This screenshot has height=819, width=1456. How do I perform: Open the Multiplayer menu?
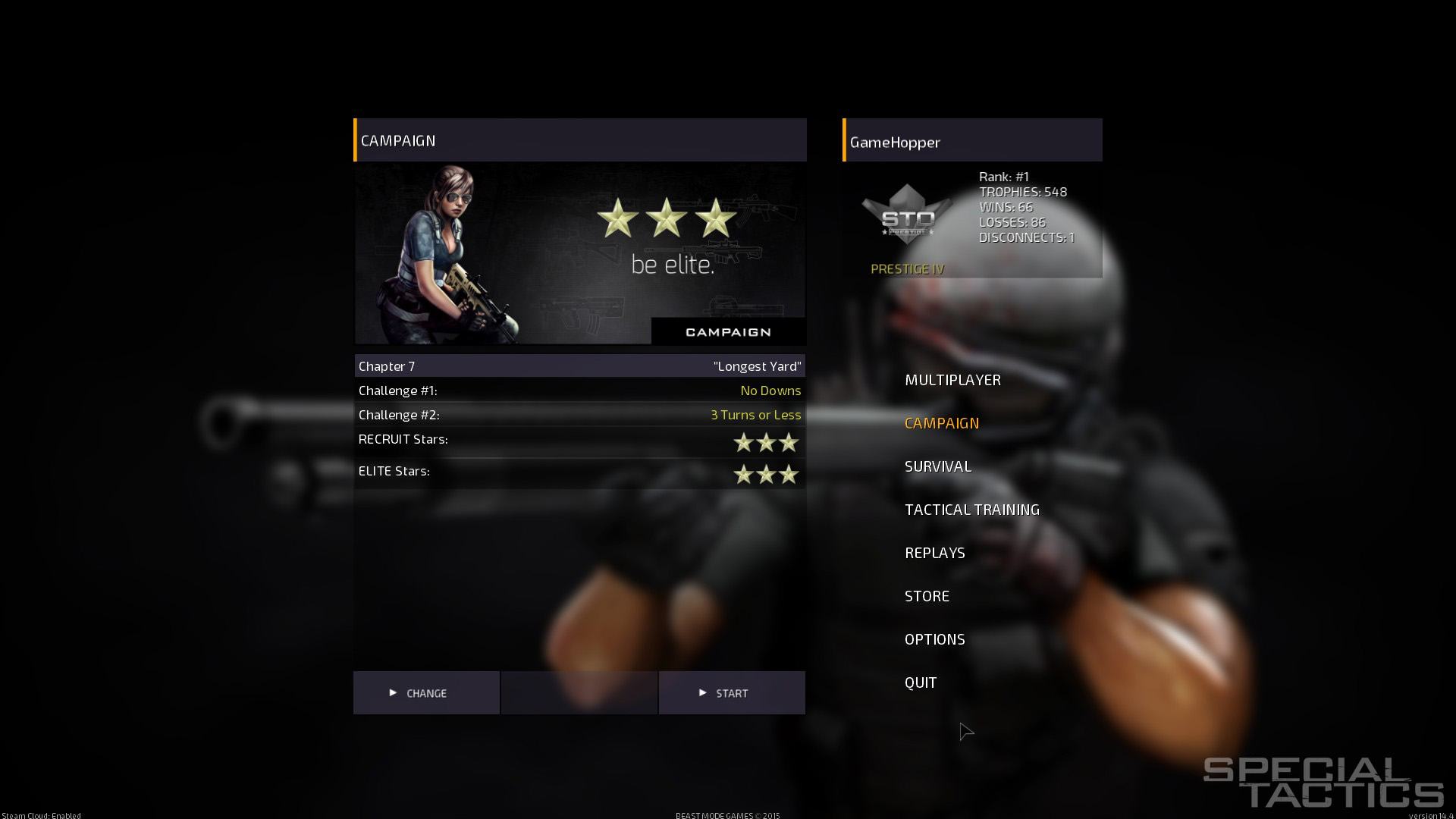coord(952,380)
